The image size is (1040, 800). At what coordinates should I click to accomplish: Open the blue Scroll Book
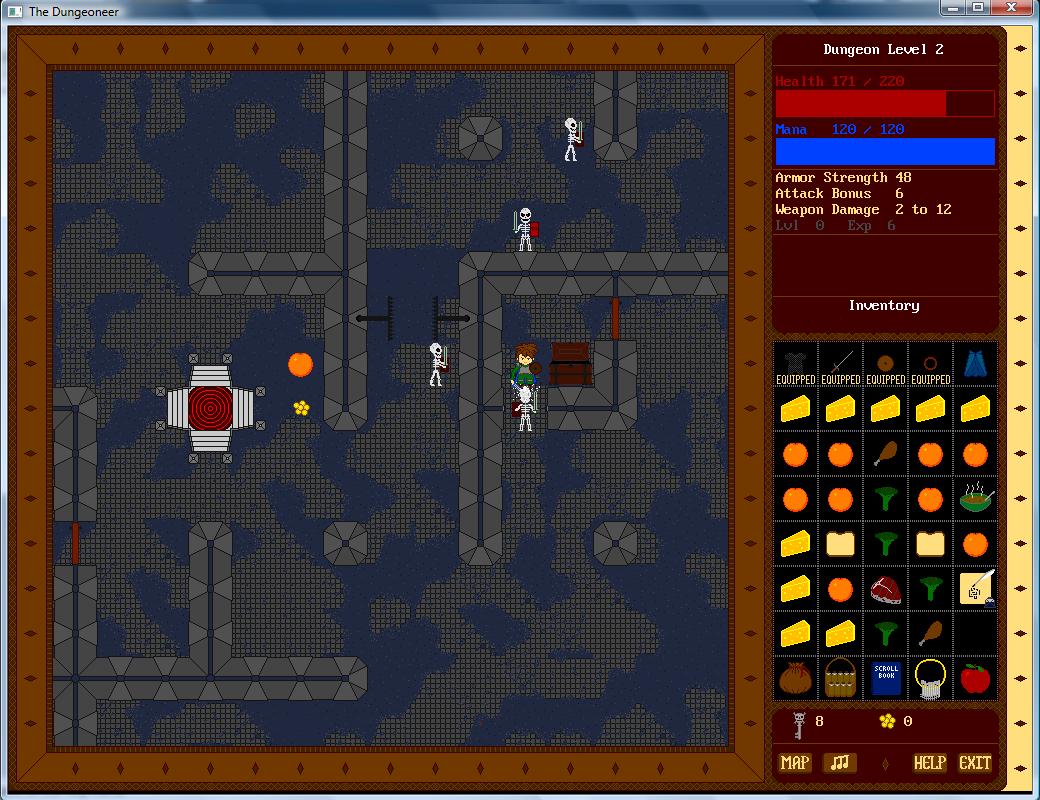(x=886, y=678)
